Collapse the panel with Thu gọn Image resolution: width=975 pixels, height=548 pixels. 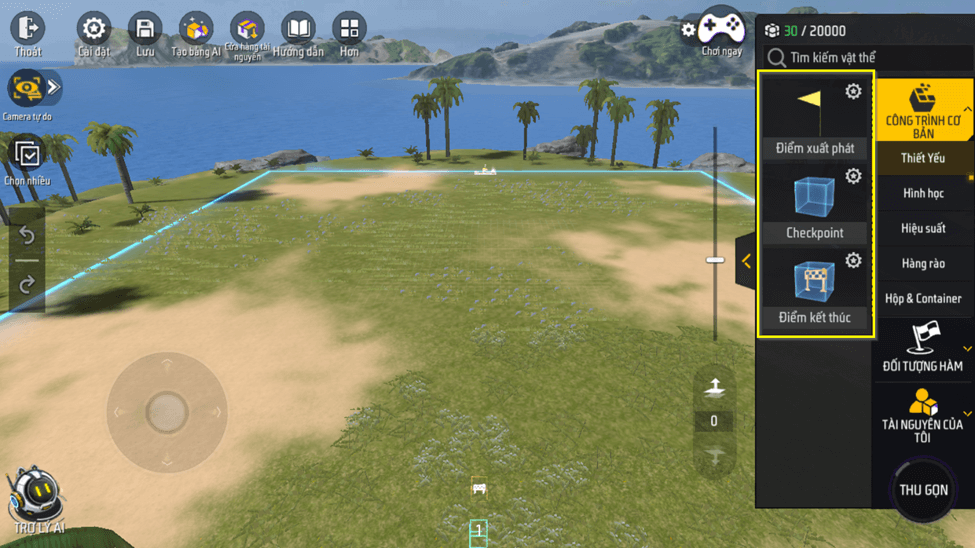(923, 490)
